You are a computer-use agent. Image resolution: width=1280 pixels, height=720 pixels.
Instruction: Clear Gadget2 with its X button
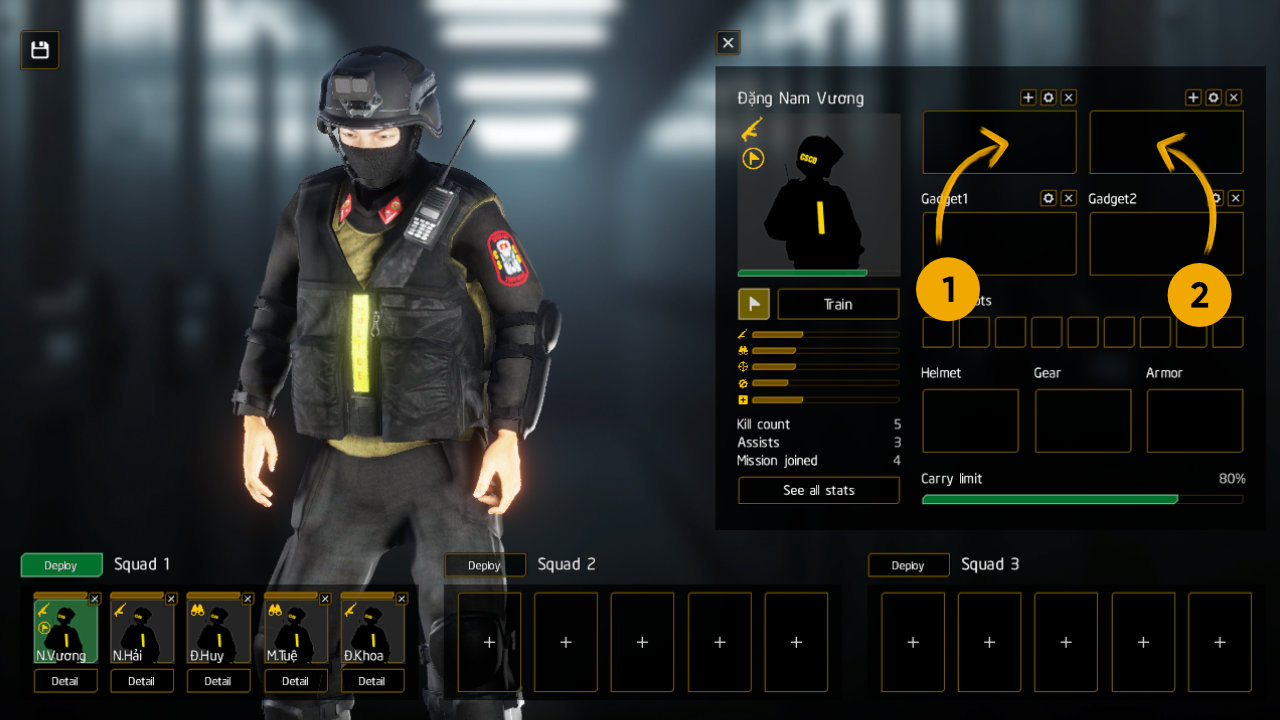click(x=1236, y=198)
